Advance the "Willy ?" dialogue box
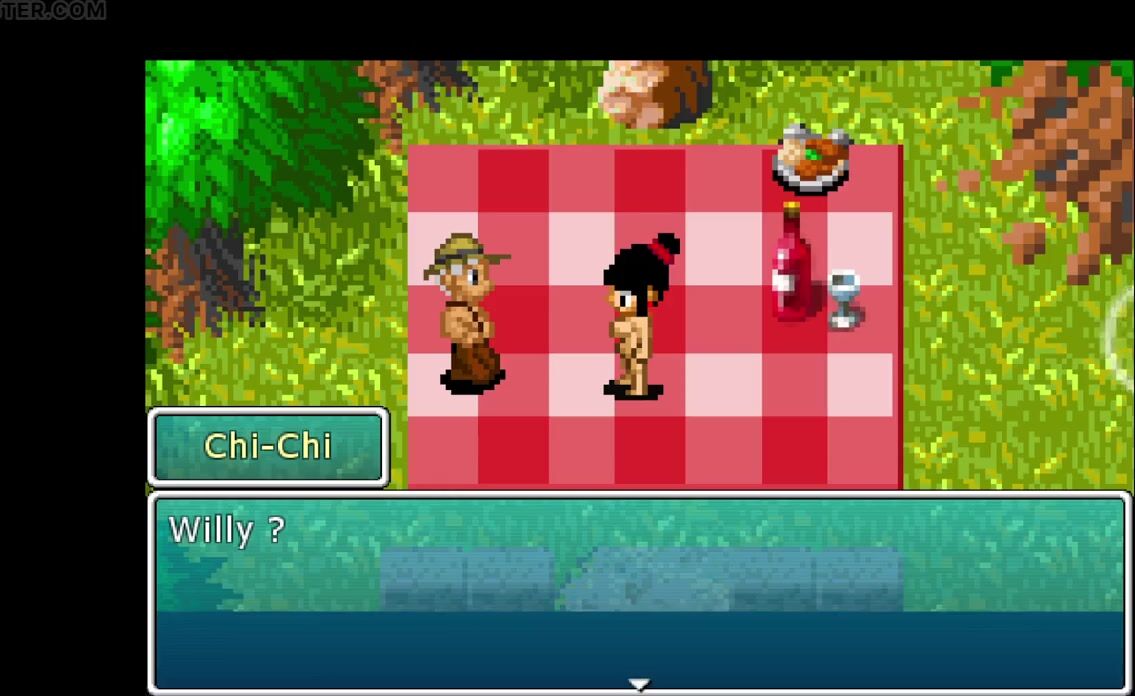The width and height of the screenshot is (1135, 696). click(638, 592)
